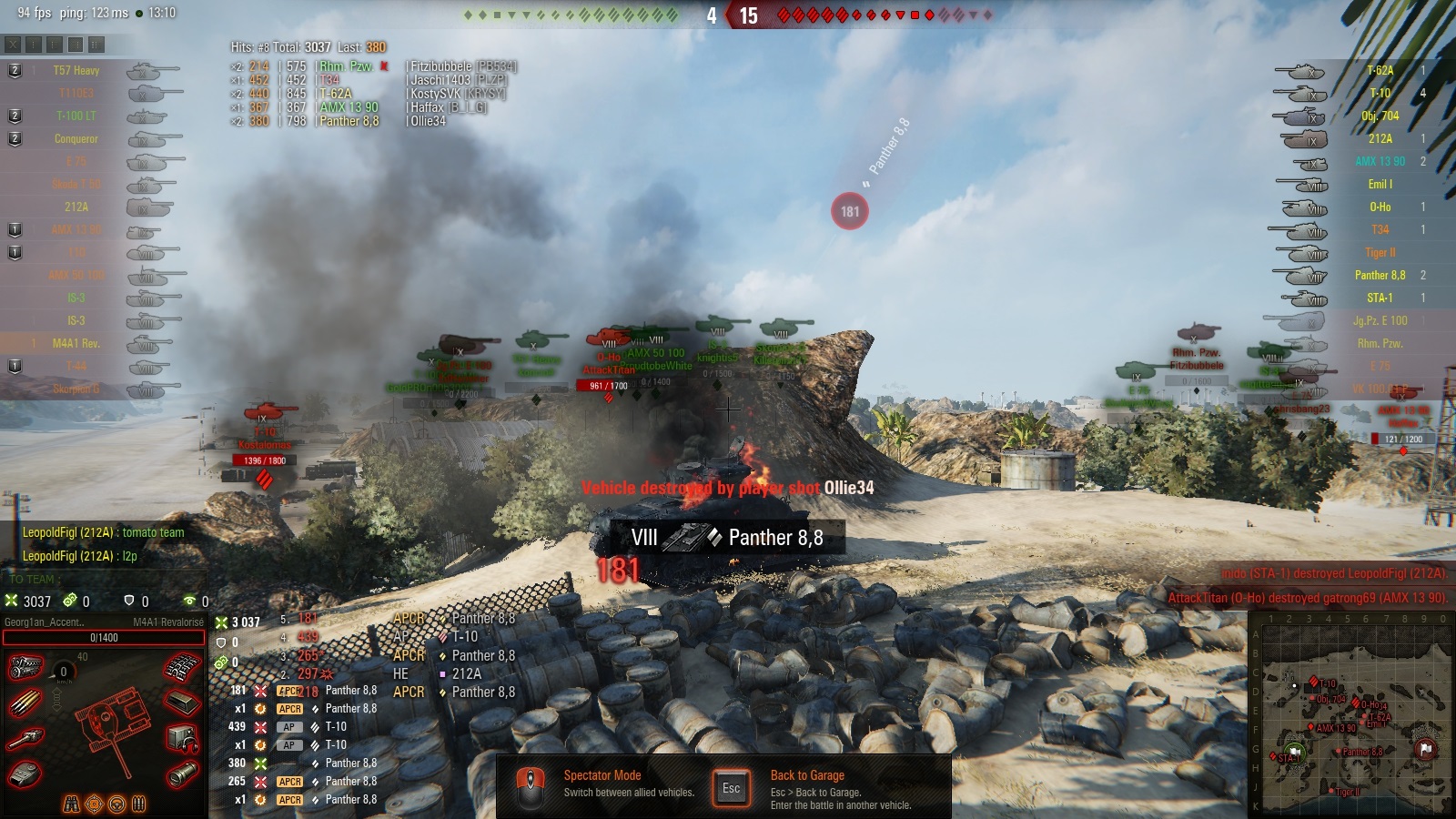
Task: Hide the players panel with the X button
Action: (13, 44)
